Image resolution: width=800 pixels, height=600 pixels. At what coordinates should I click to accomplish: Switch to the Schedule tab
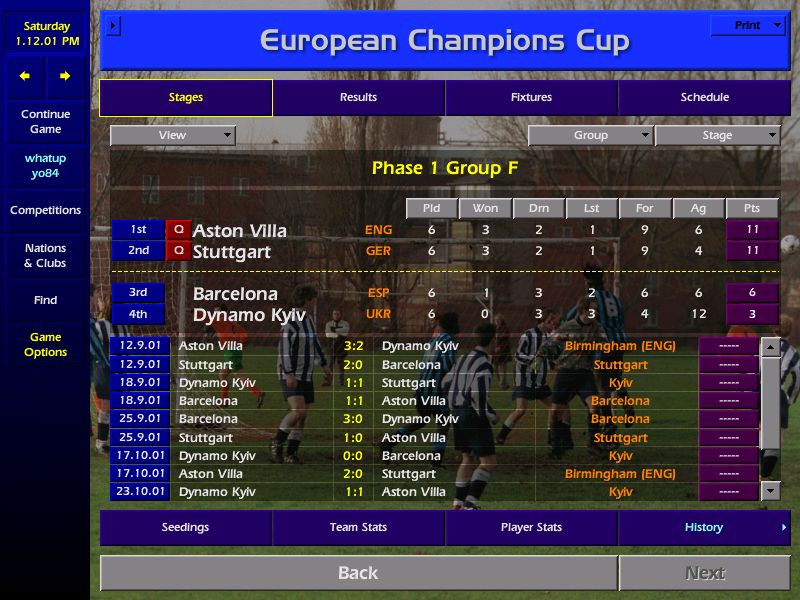click(x=704, y=97)
